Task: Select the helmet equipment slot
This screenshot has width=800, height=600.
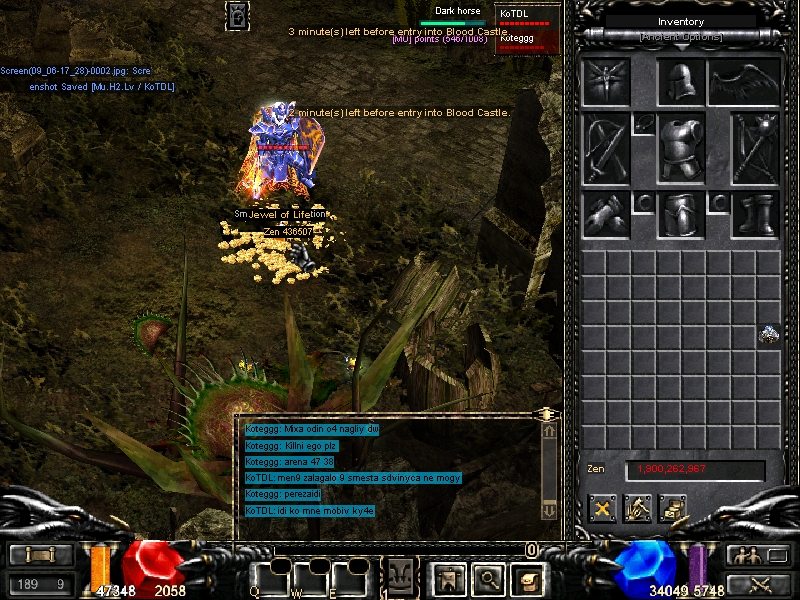Action: click(681, 82)
